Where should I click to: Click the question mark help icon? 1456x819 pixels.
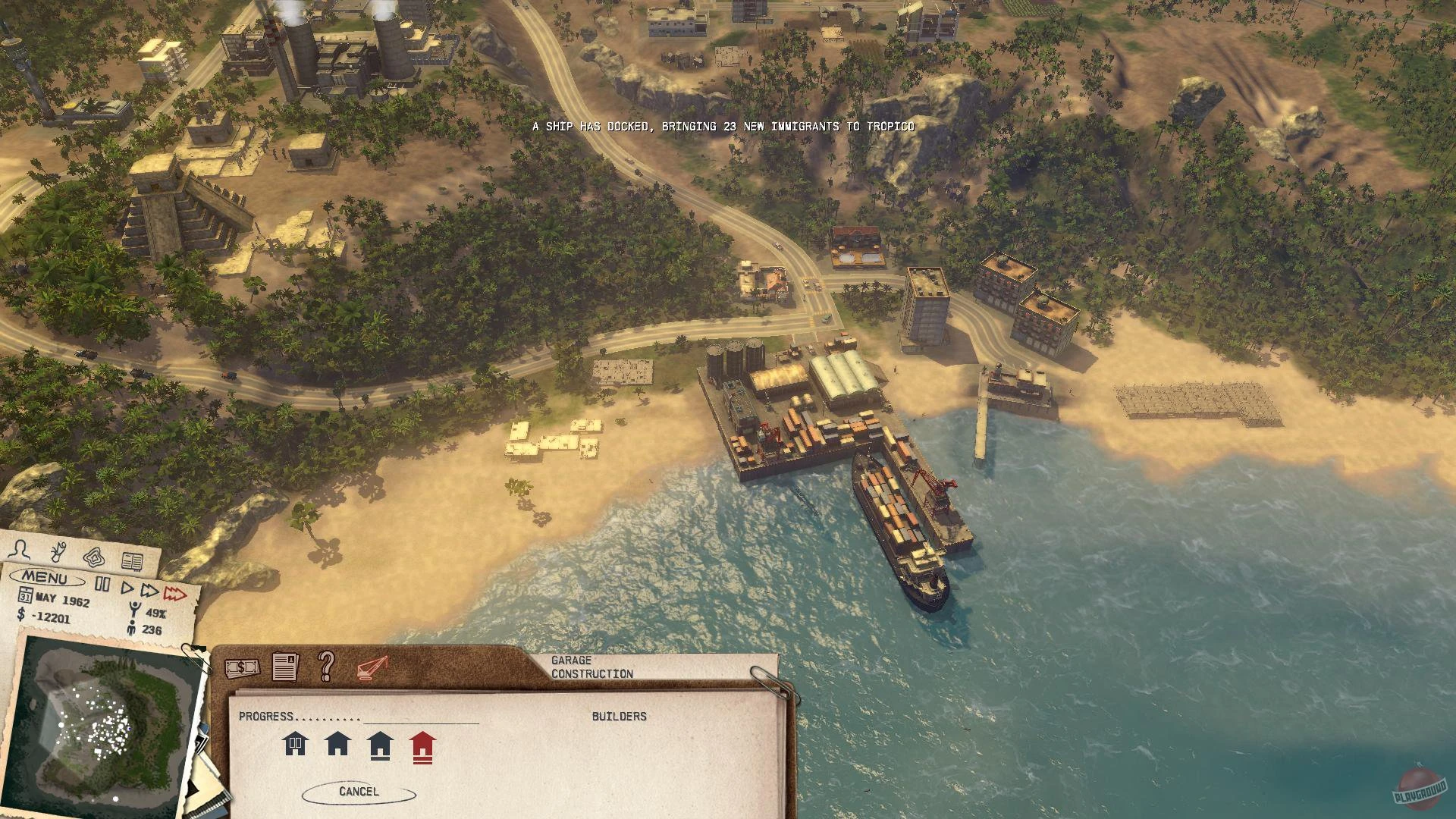tap(325, 667)
